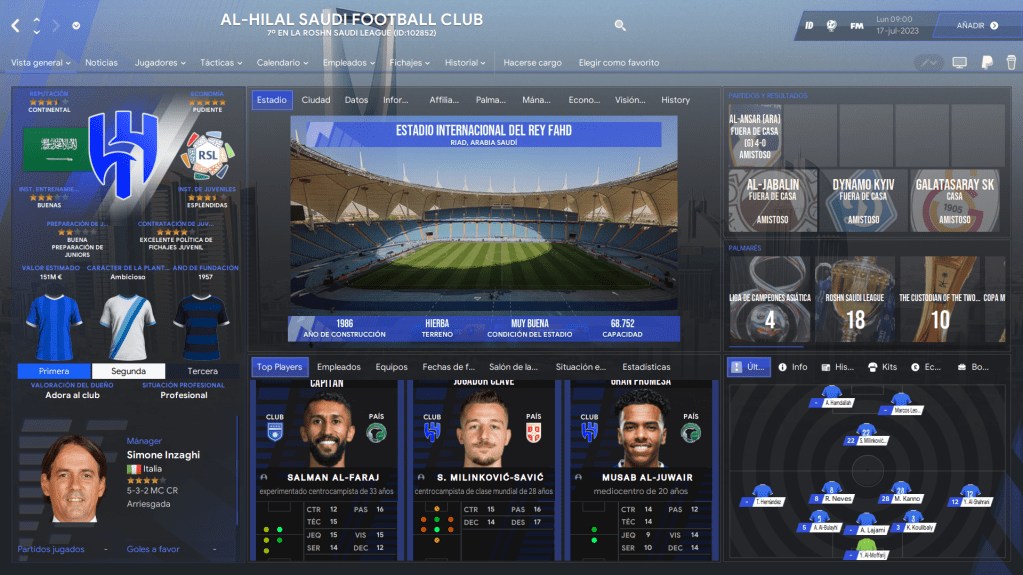1023x575 pixels.
Task: Open the Kits tab in lineup panel
Action: (883, 367)
